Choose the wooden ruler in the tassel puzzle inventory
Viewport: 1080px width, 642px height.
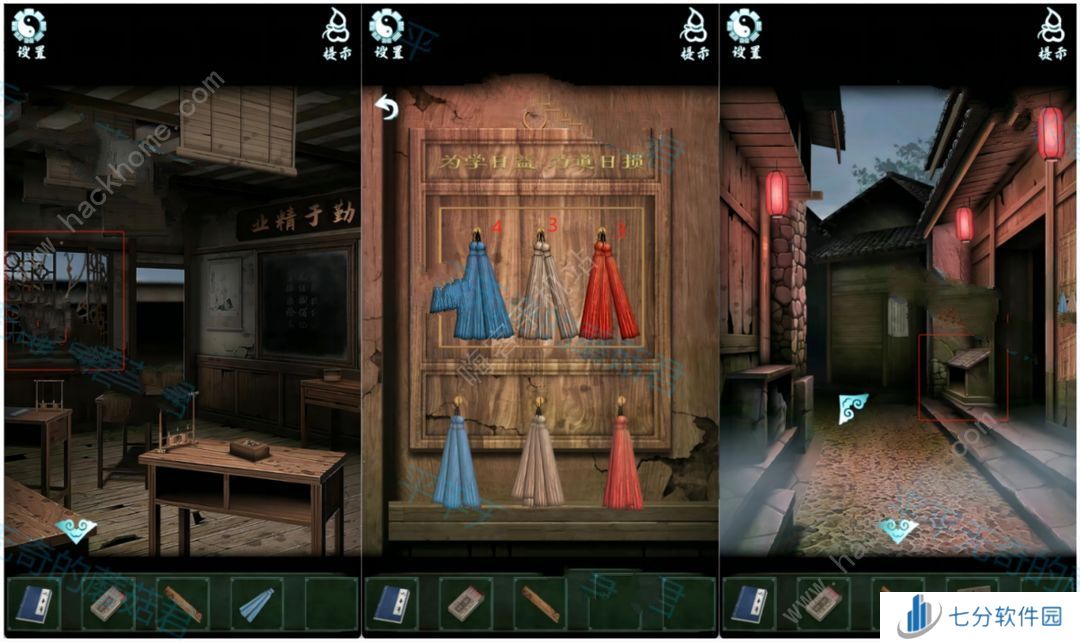pos(539,603)
